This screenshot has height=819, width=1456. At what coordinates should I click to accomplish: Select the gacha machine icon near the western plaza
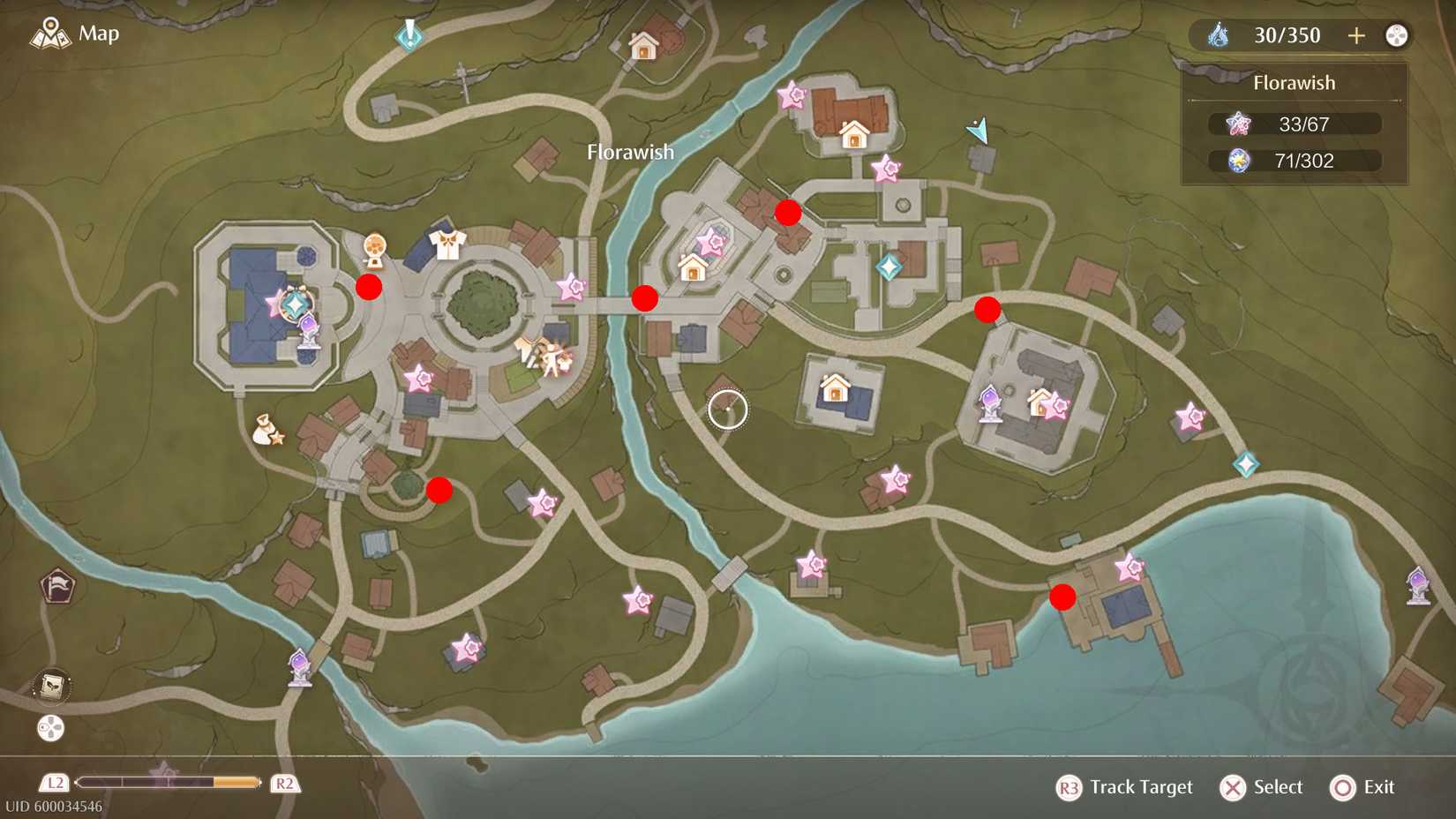(x=374, y=248)
